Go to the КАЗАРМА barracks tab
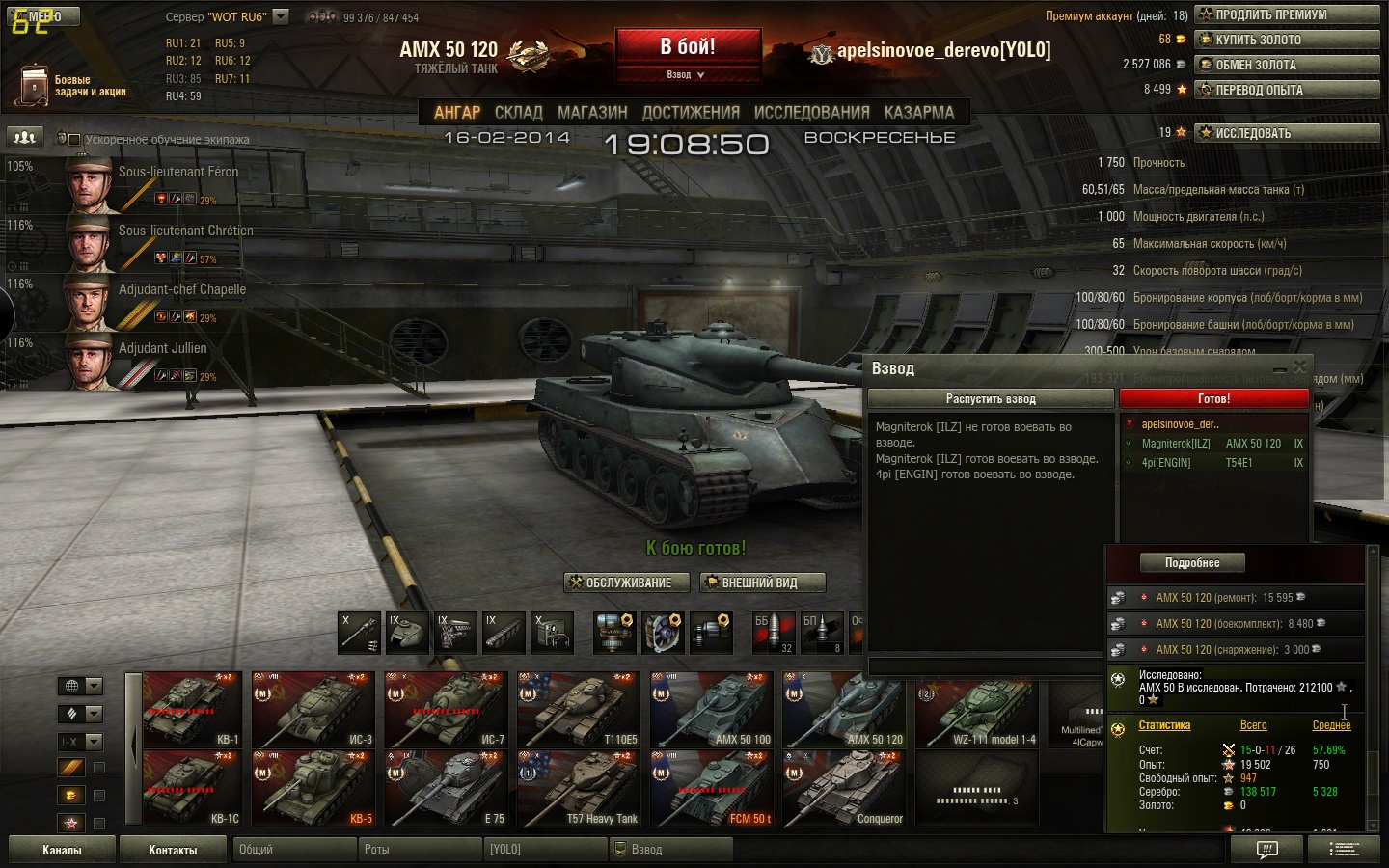Viewport: 1389px width, 868px height. (x=918, y=113)
